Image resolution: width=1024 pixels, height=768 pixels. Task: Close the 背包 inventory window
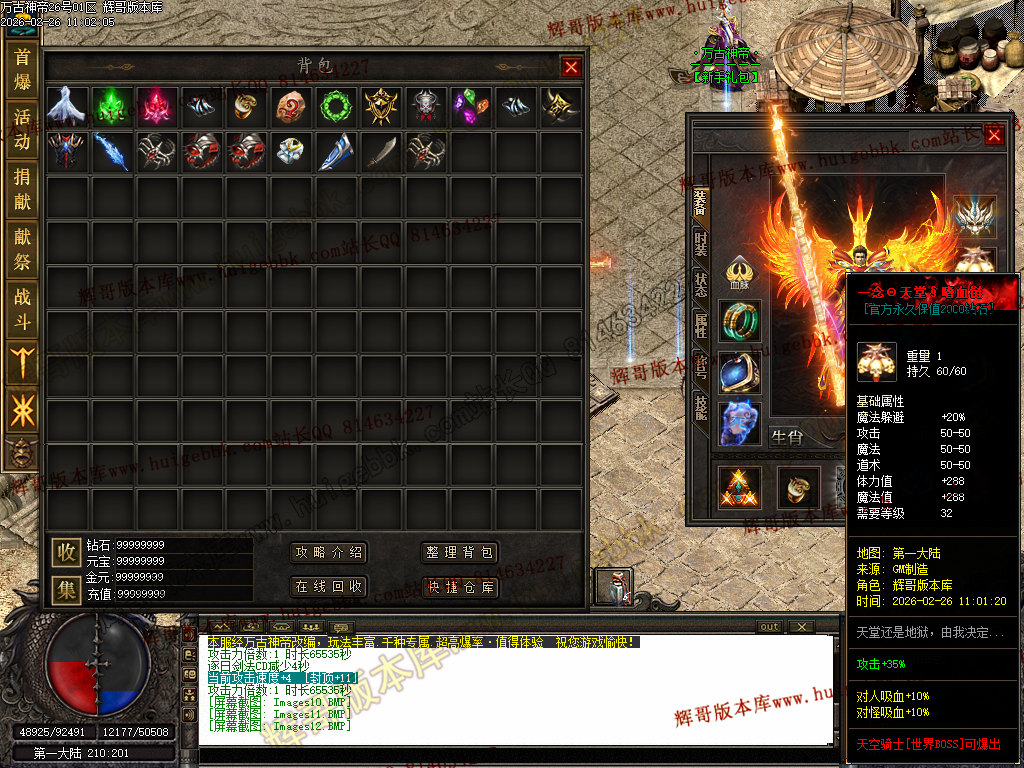(571, 67)
